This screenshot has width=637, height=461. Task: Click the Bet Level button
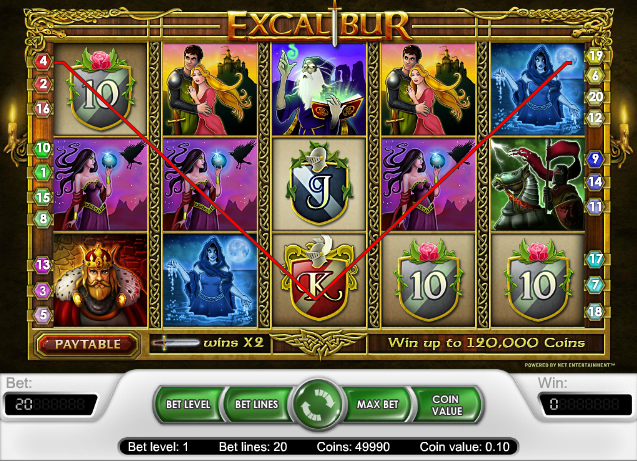[x=187, y=404]
